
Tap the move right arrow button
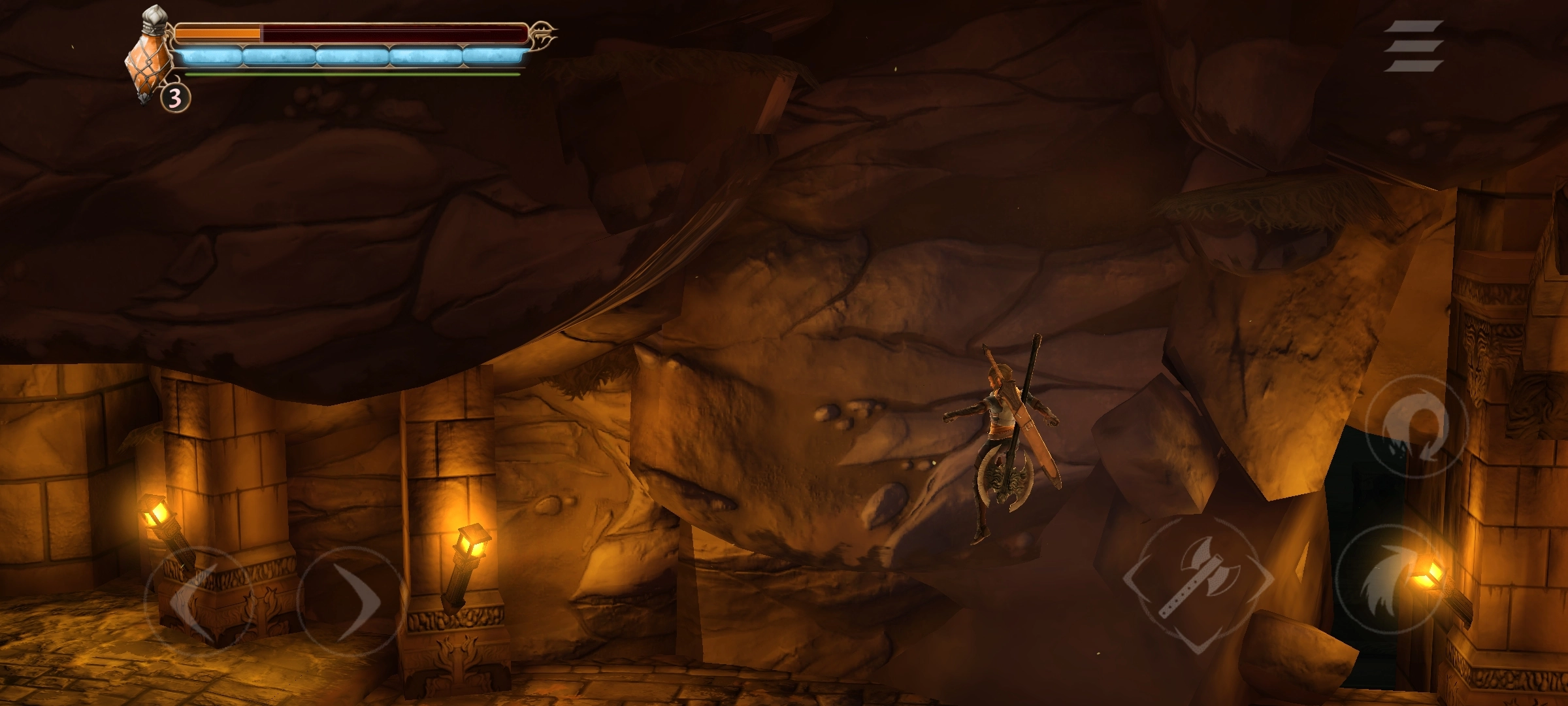click(x=351, y=598)
